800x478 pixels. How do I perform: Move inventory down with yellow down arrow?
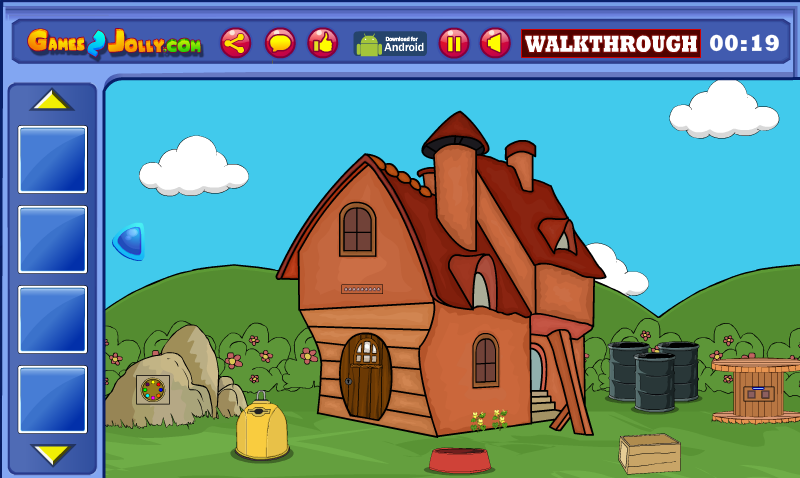[x=52, y=455]
